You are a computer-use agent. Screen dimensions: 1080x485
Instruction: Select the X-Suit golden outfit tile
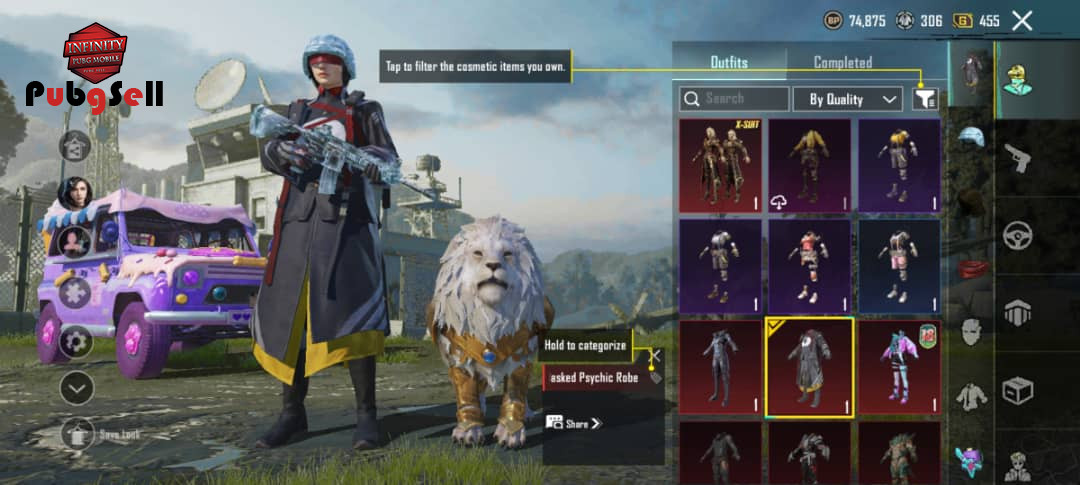point(720,166)
